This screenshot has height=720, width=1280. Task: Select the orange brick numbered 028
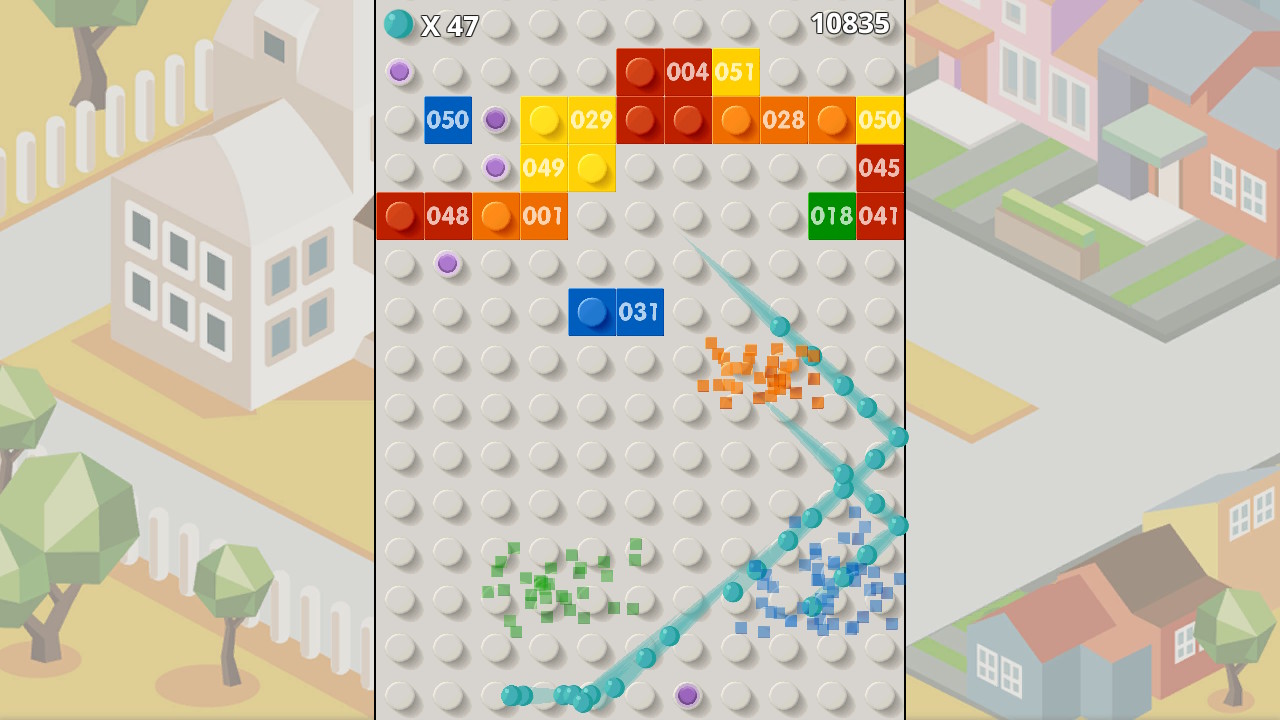784,119
